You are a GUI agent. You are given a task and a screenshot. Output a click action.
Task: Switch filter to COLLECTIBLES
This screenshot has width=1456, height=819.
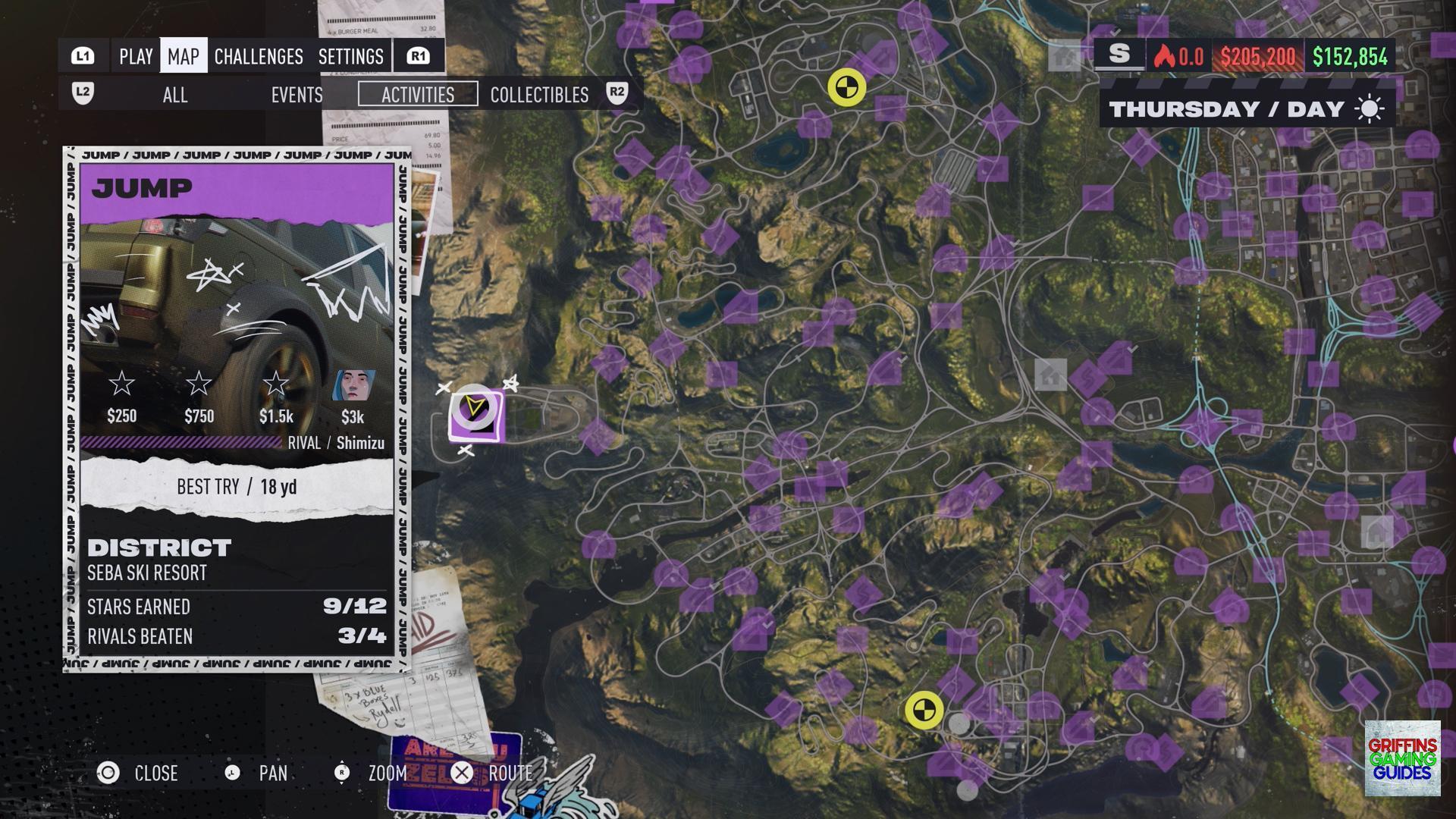point(539,95)
